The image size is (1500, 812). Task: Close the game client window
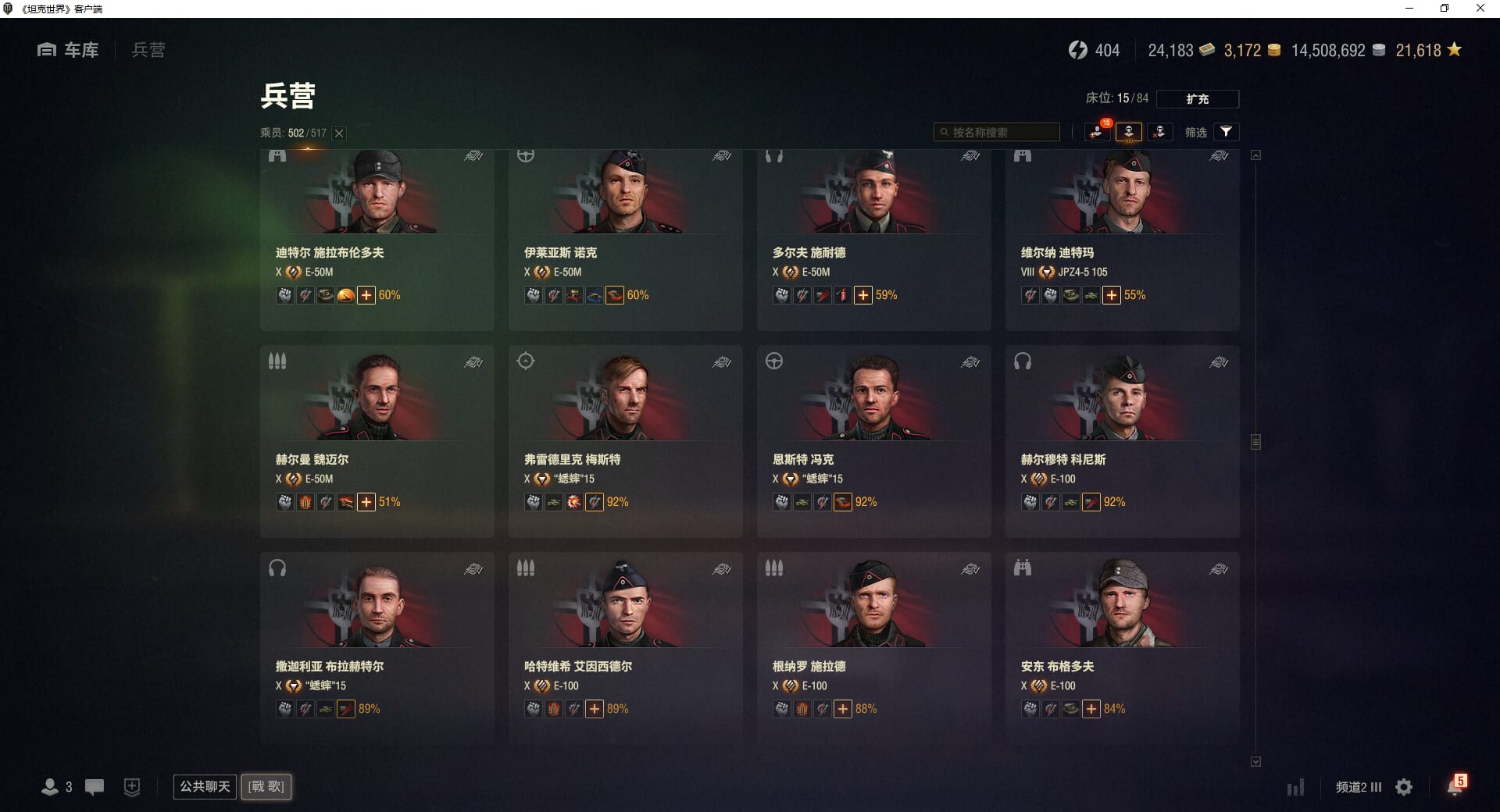coord(1480,9)
